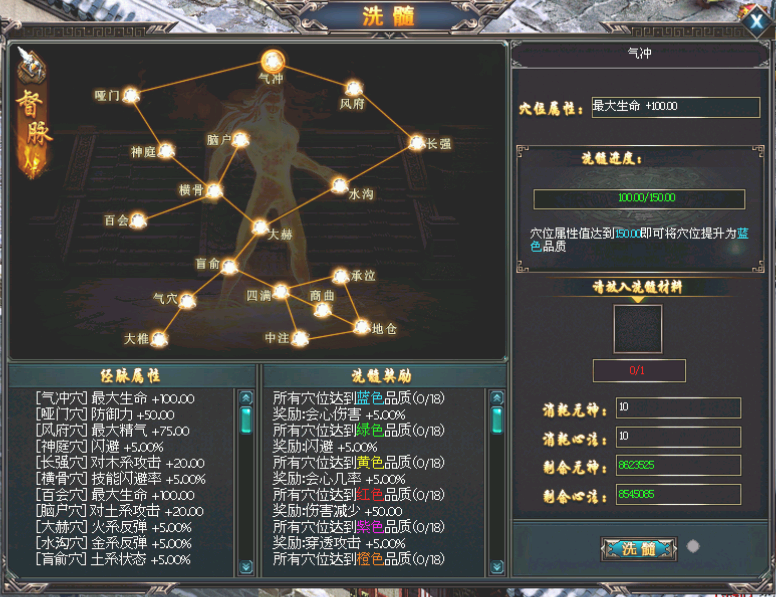Select the 横骨 acupoint node
This screenshot has width=776, height=597.
[213, 189]
